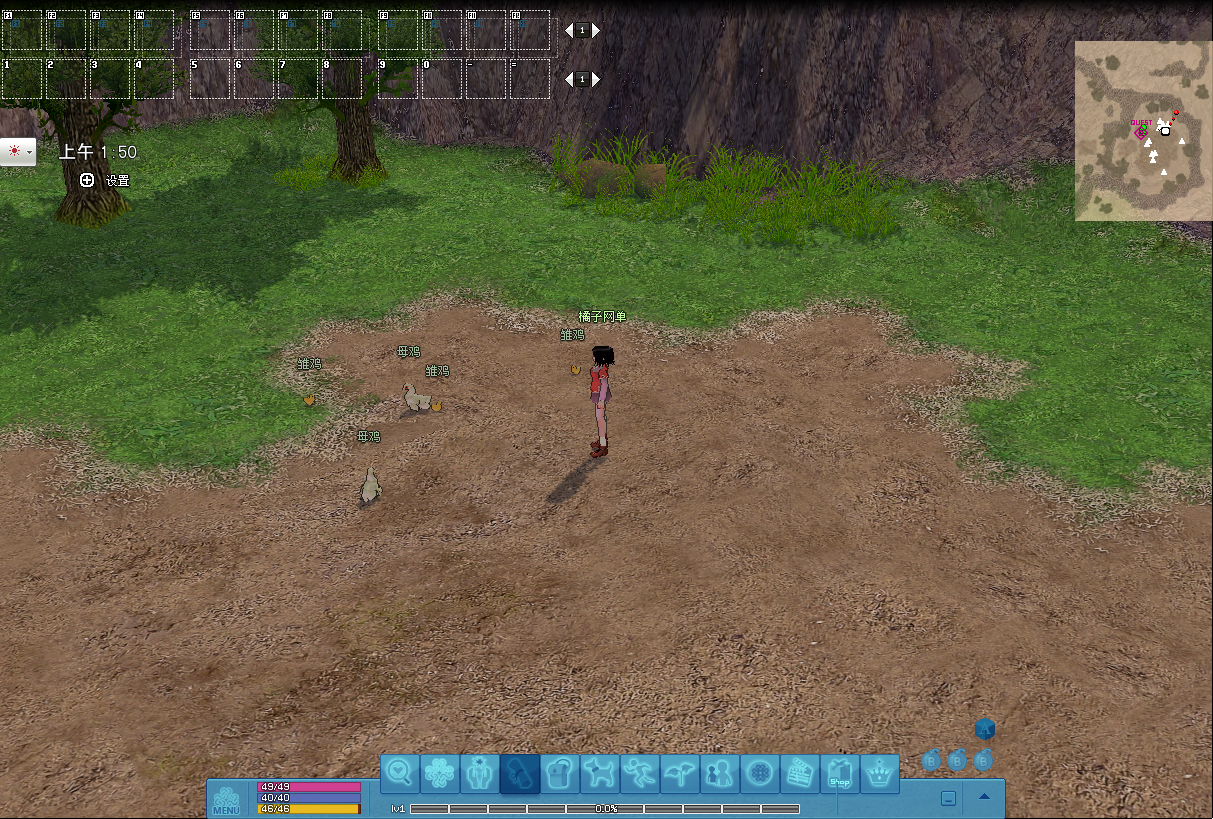Open the sun weather dropdown
The width and height of the screenshot is (1213, 819).
tap(18, 152)
